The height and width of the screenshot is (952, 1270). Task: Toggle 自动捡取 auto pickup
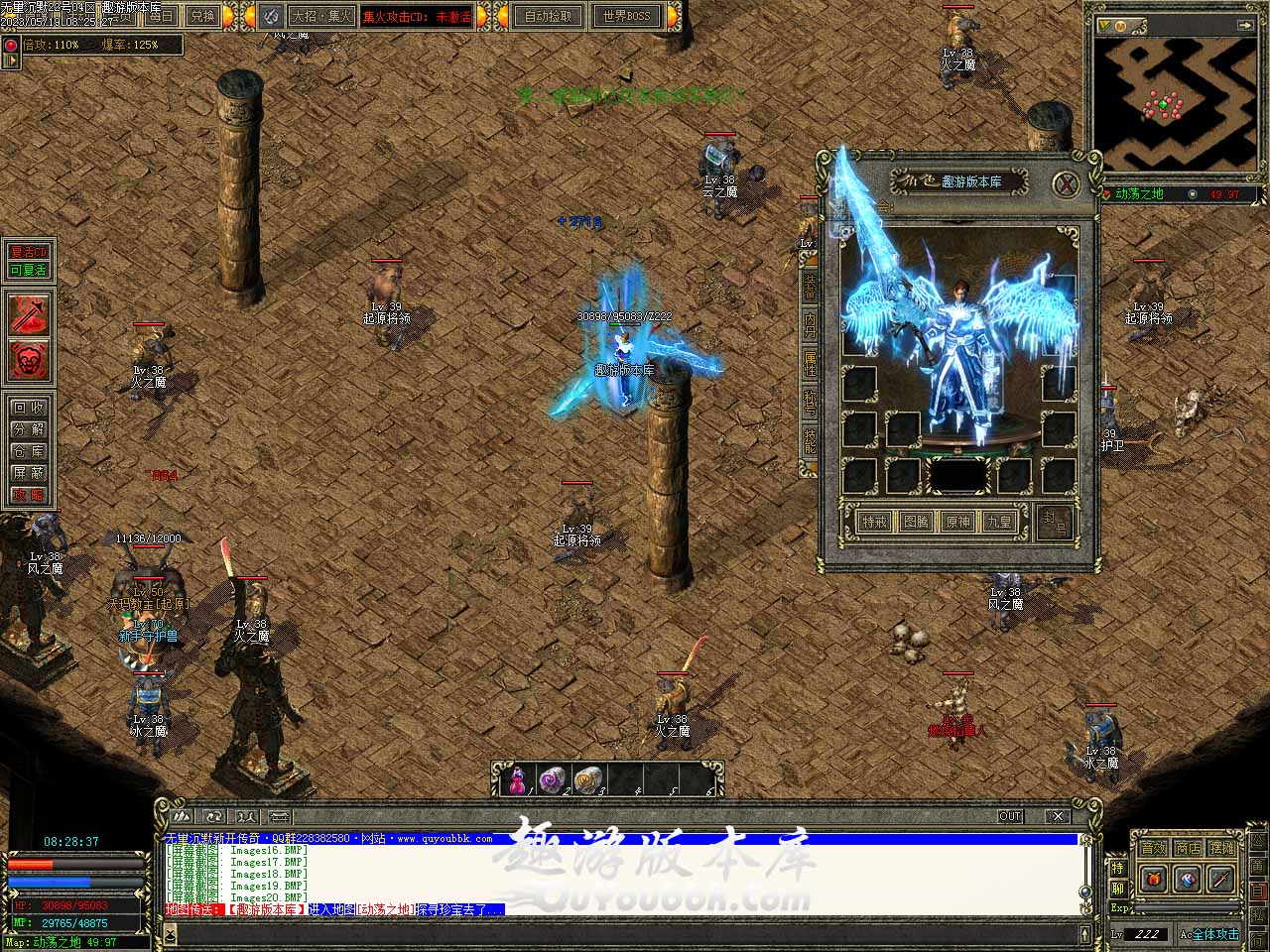click(x=548, y=16)
